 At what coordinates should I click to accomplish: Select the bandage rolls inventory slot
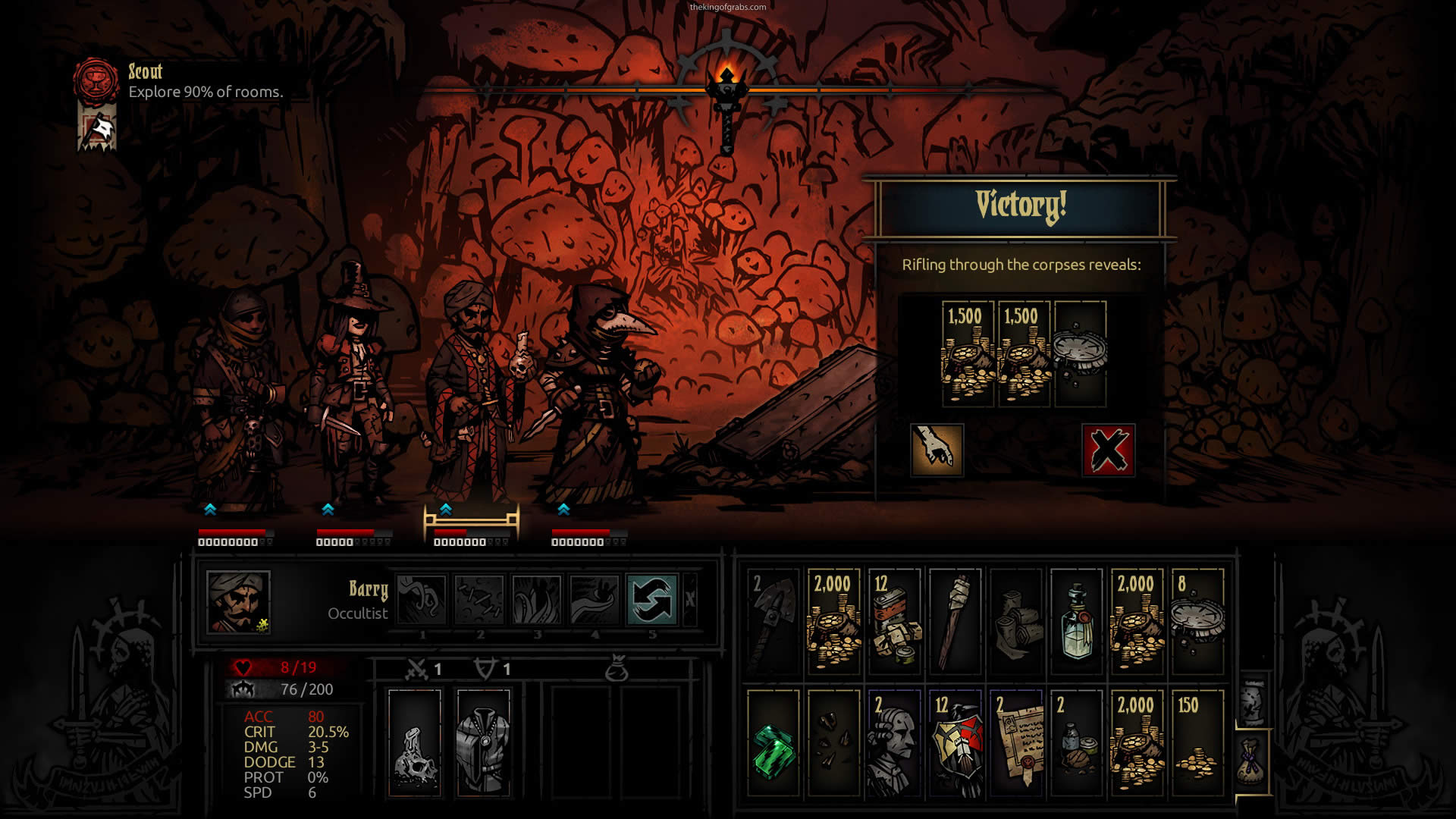[x=1015, y=620]
